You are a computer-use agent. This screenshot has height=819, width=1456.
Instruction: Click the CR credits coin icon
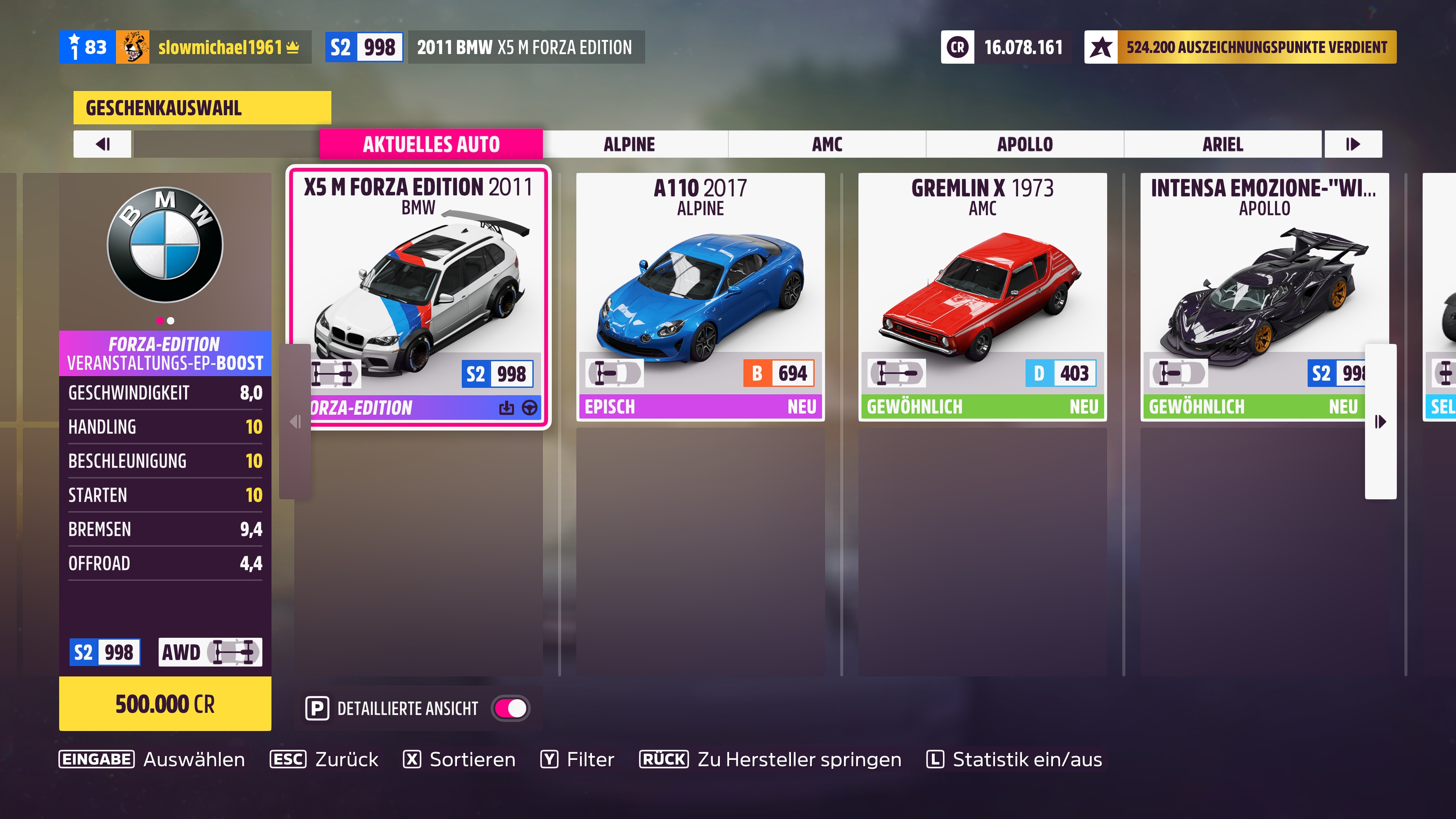coord(957,47)
